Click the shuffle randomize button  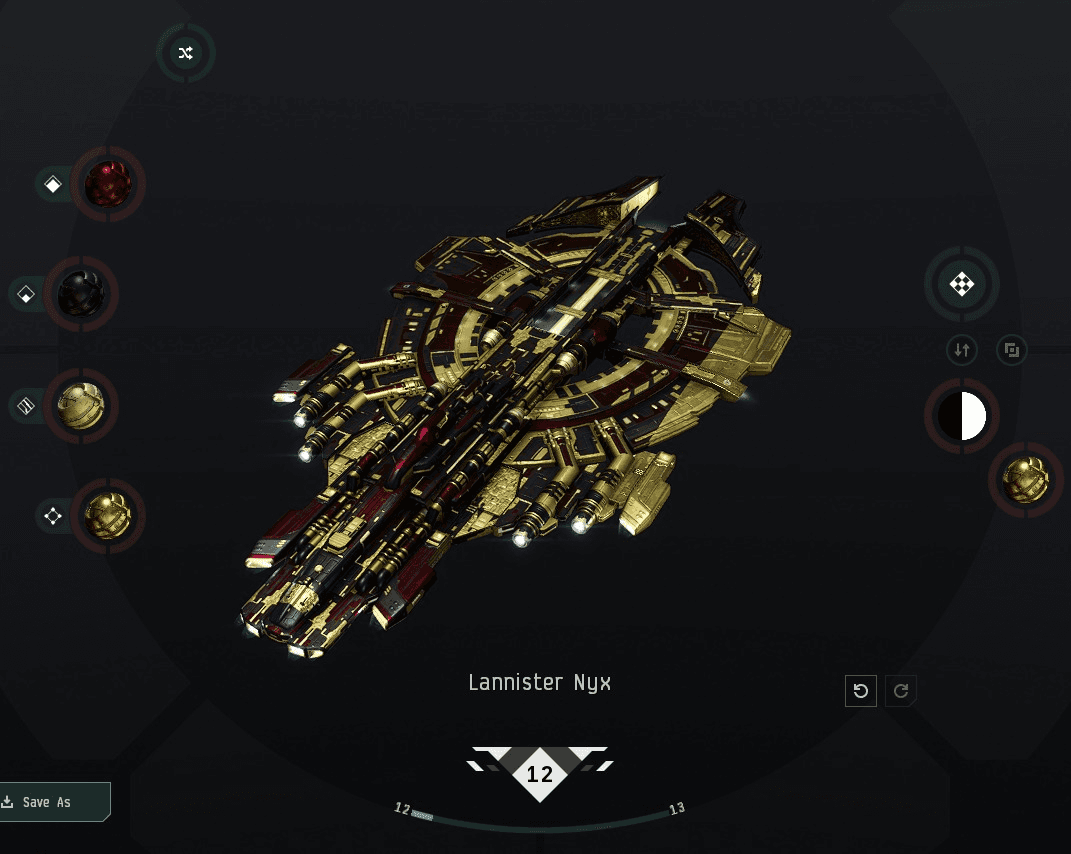(185, 54)
